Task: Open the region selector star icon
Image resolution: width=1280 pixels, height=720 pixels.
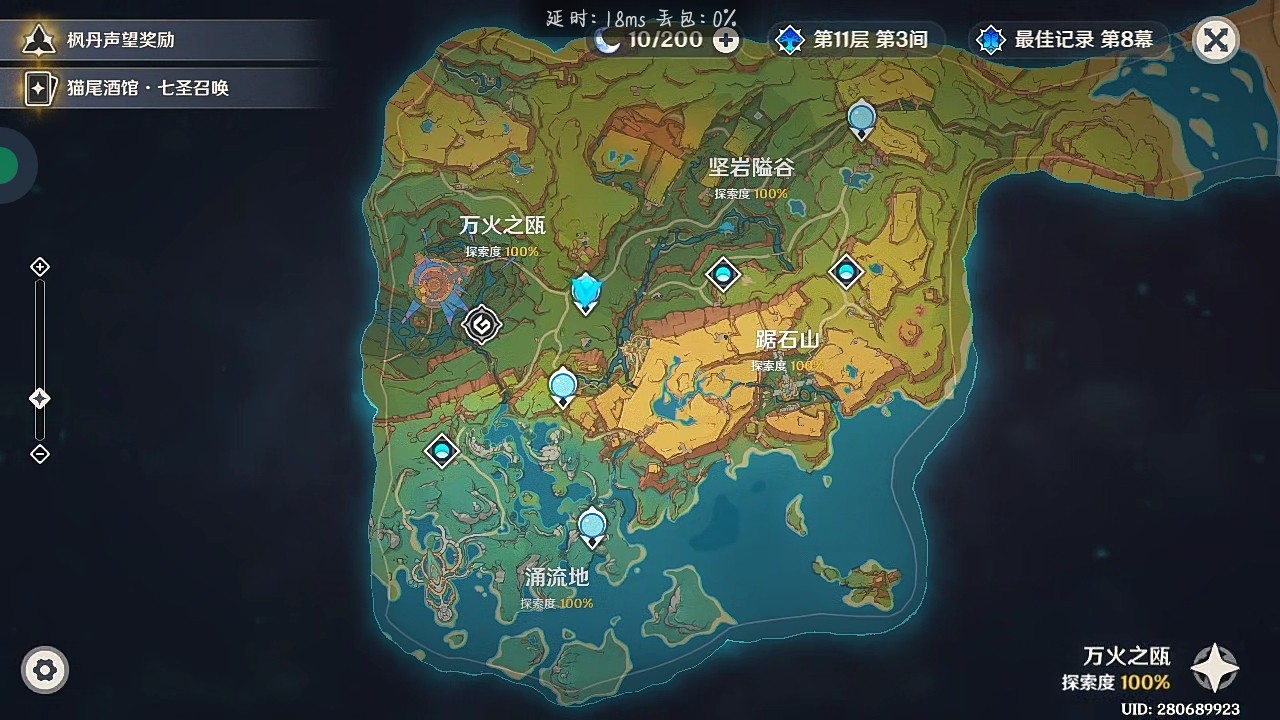Action: (x=1215, y=668)
